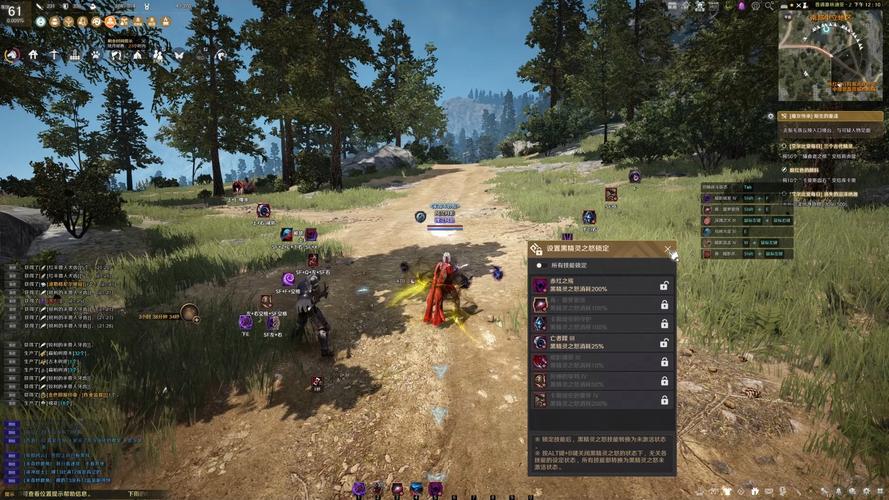
Task: Toggle the lock for 亡者舞 skill
Action: point(664,343)
